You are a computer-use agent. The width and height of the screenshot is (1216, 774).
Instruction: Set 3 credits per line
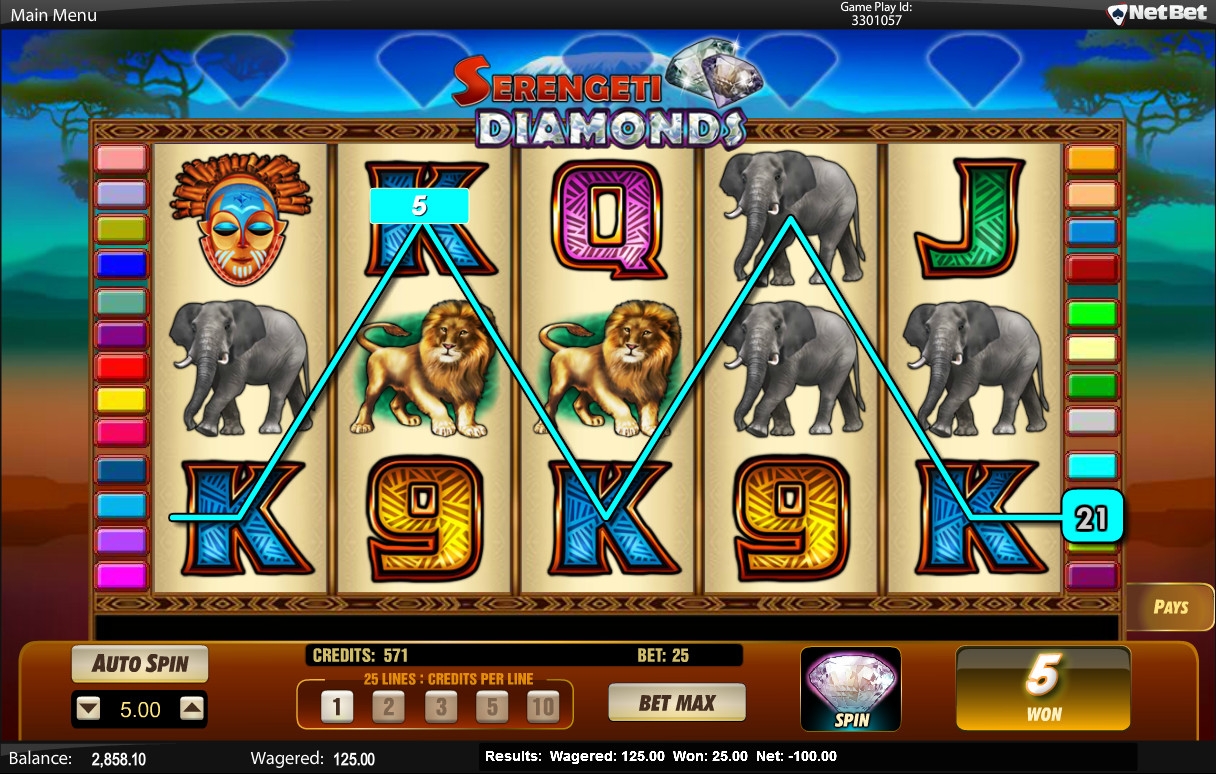[x=440, y=707]
